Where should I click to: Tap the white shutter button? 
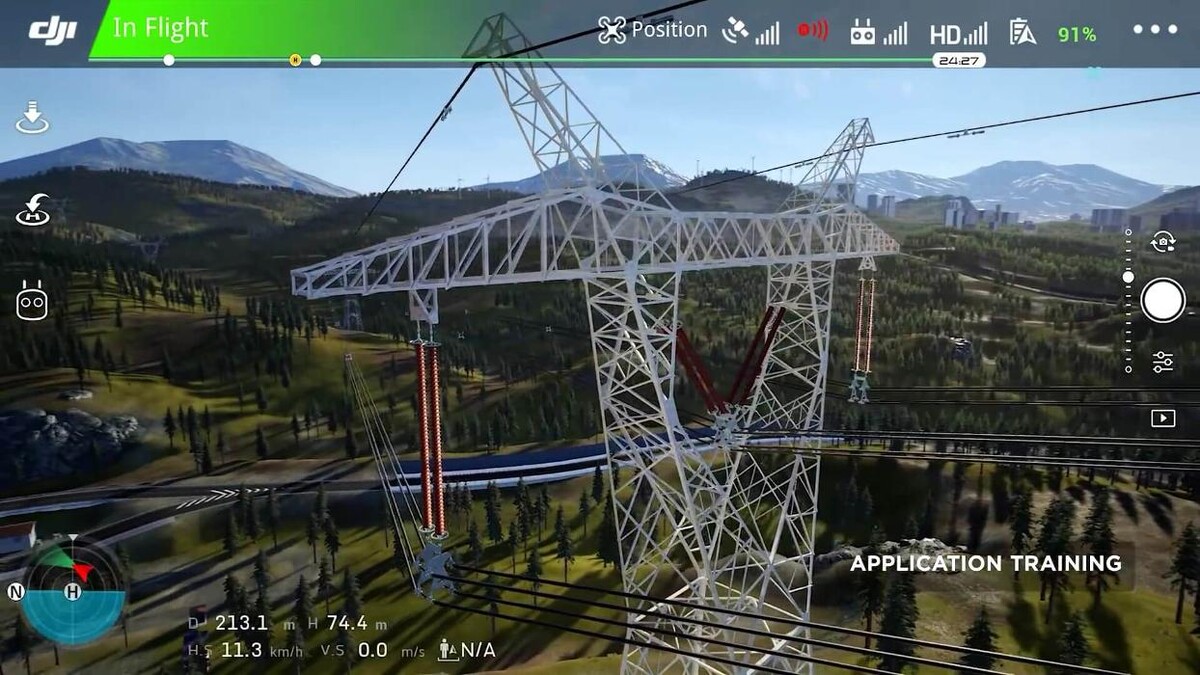coord(1163,300)
